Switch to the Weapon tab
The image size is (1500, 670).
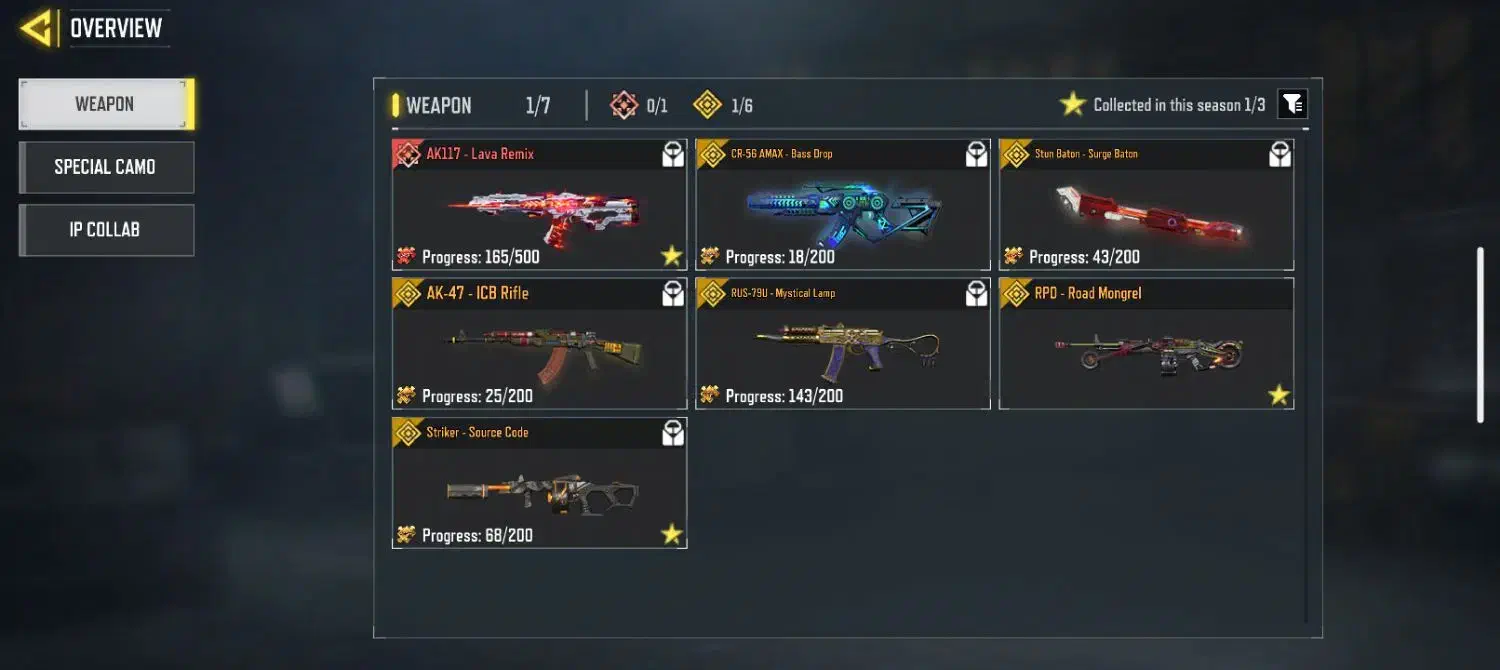coord(105,104)
